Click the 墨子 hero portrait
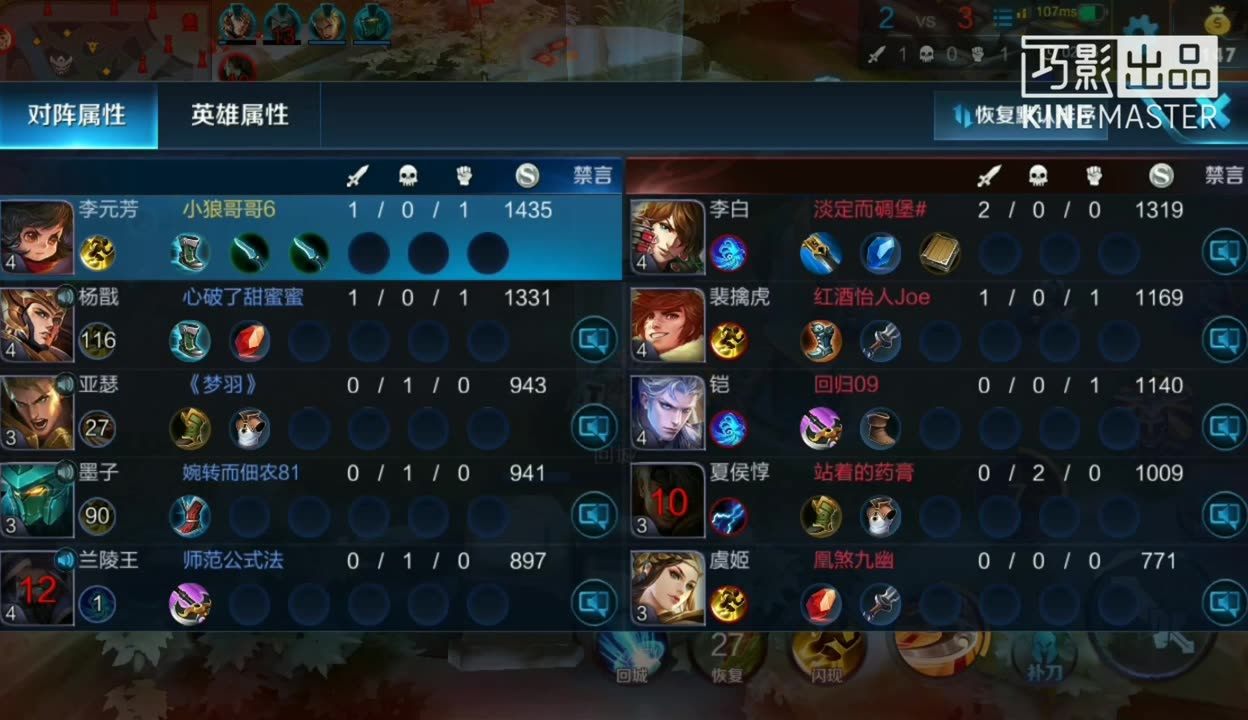Screen dimensions: 1248x720 pos(37,501)
